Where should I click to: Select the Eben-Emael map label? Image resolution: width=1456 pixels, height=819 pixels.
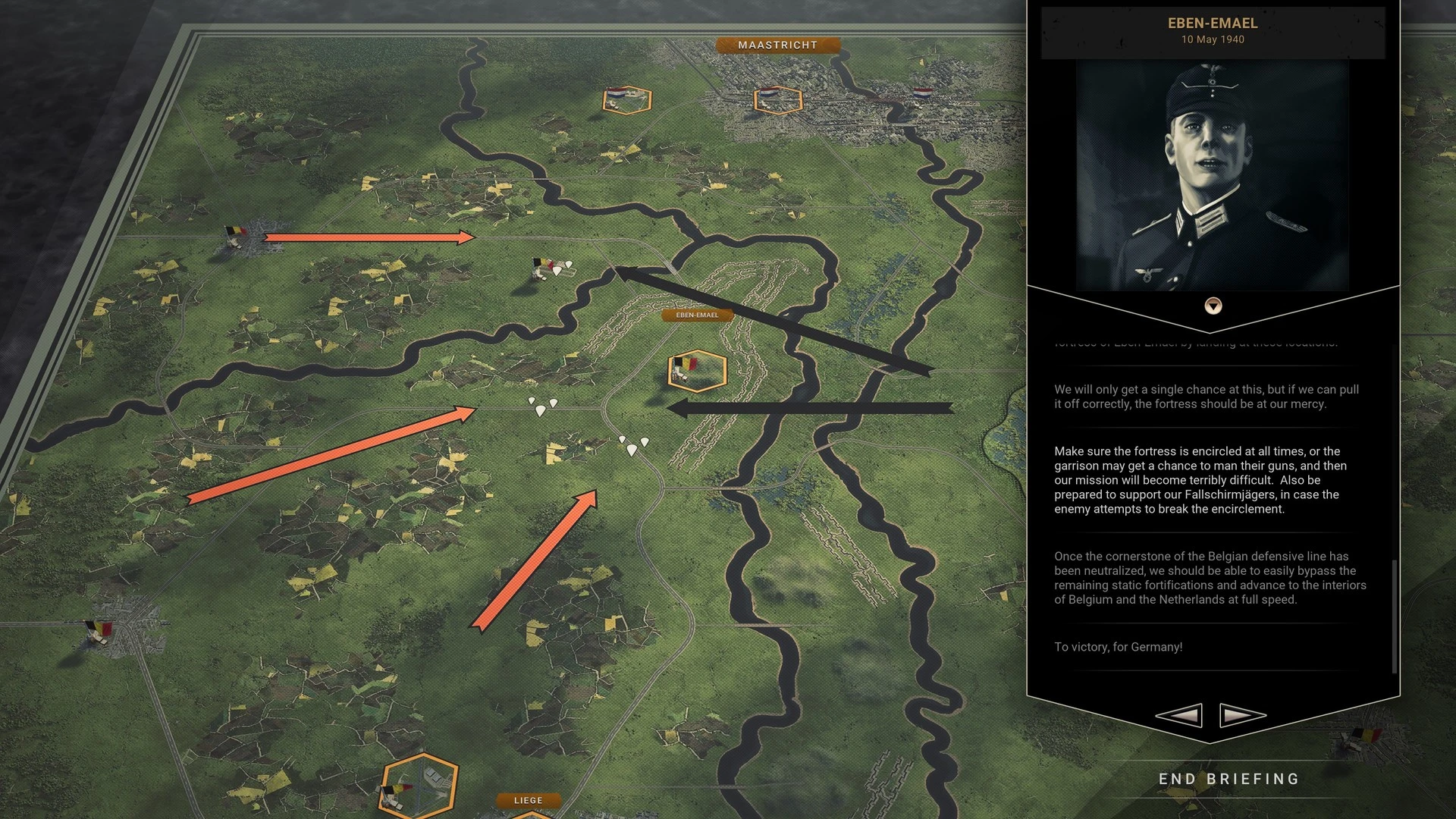click(x=697, y=315)
